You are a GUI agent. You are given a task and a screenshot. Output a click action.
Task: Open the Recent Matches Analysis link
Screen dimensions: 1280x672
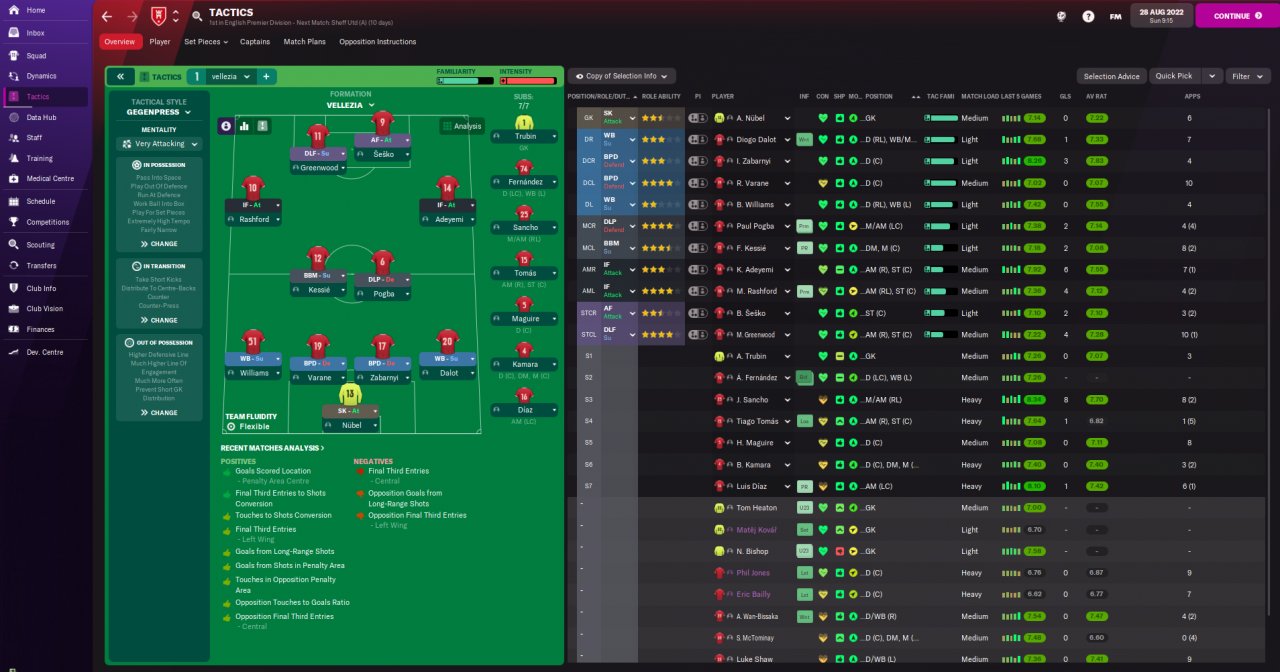point(272,448)
